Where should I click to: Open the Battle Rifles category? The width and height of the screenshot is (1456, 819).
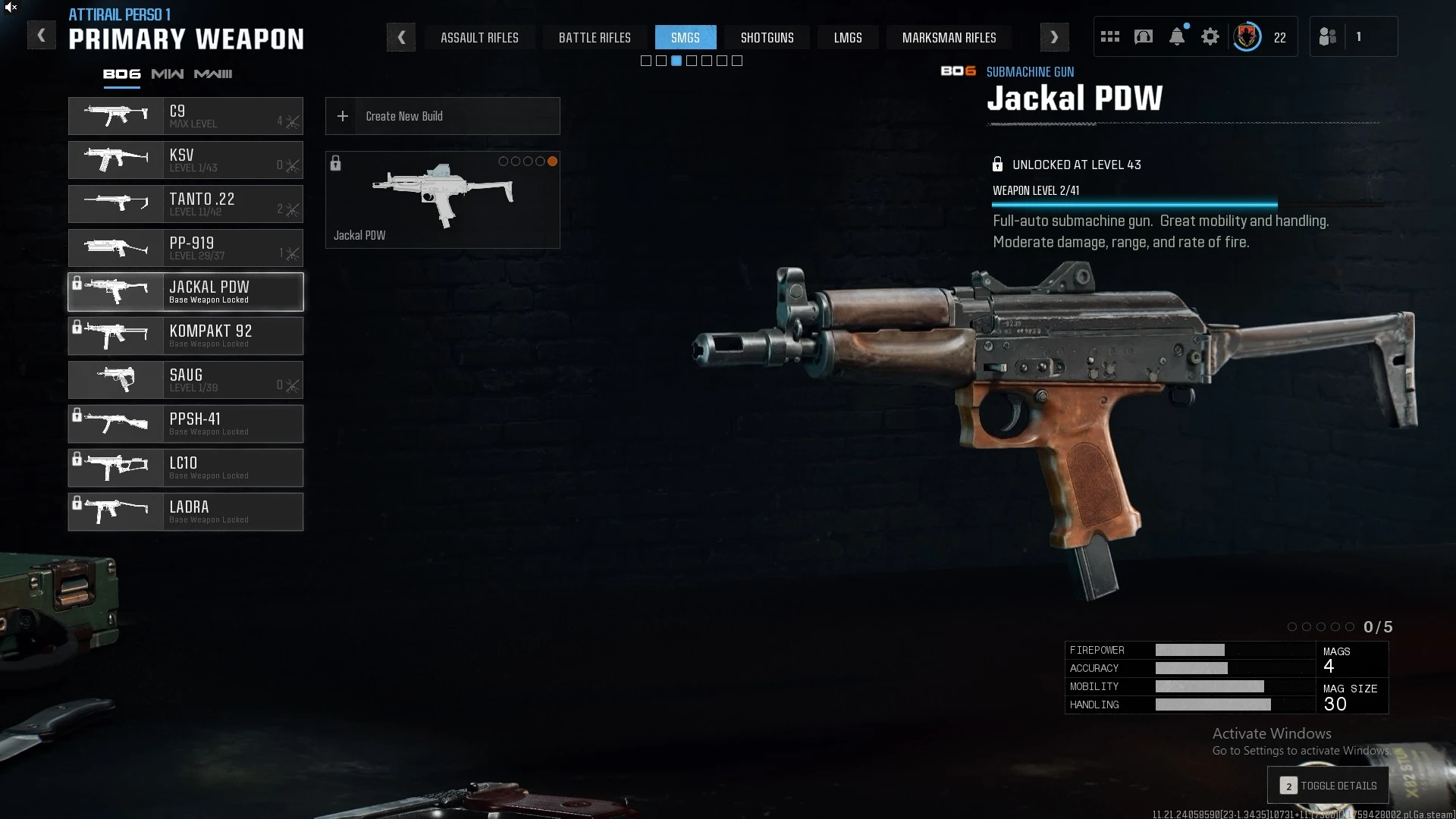click(595, 38)
